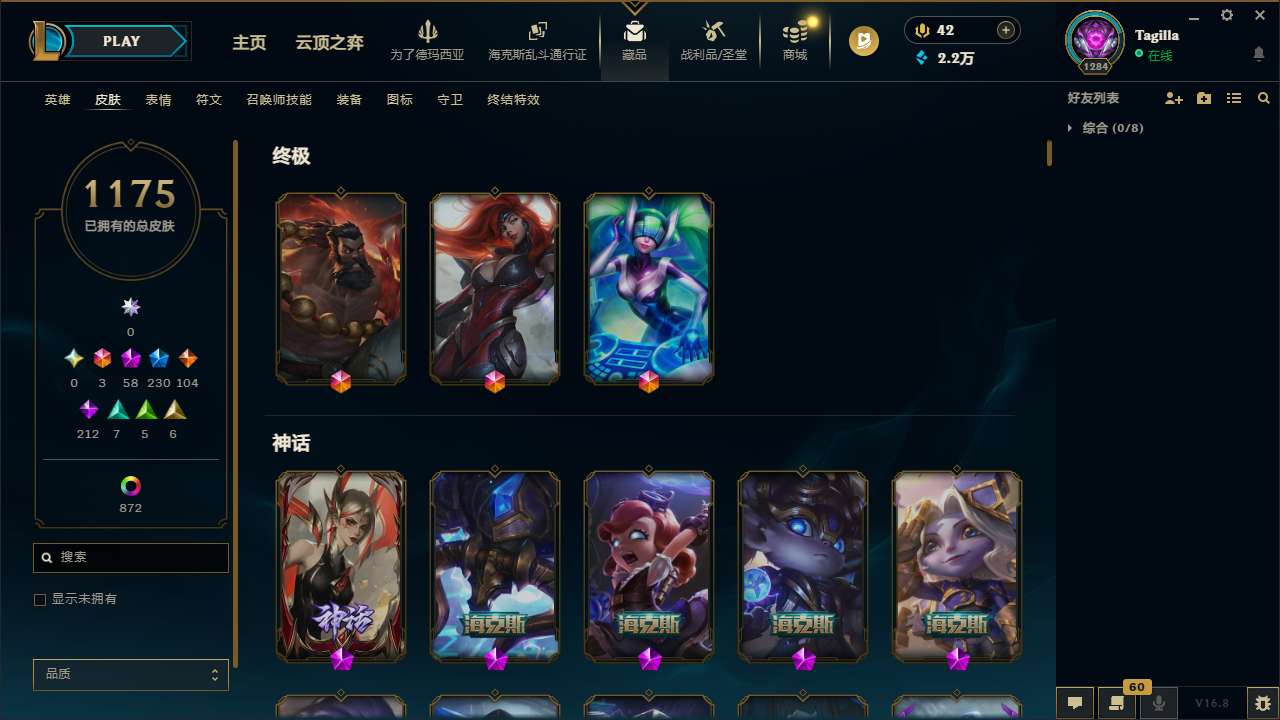Open the chat conversations icon
Viewport: 1280px width, 720px height.
pyautogui.click(x=1074, y=703)
